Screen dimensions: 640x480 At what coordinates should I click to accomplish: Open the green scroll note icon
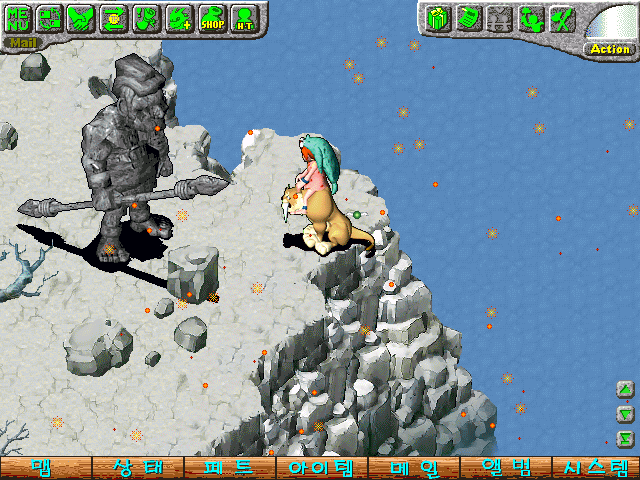click(467, 17)
